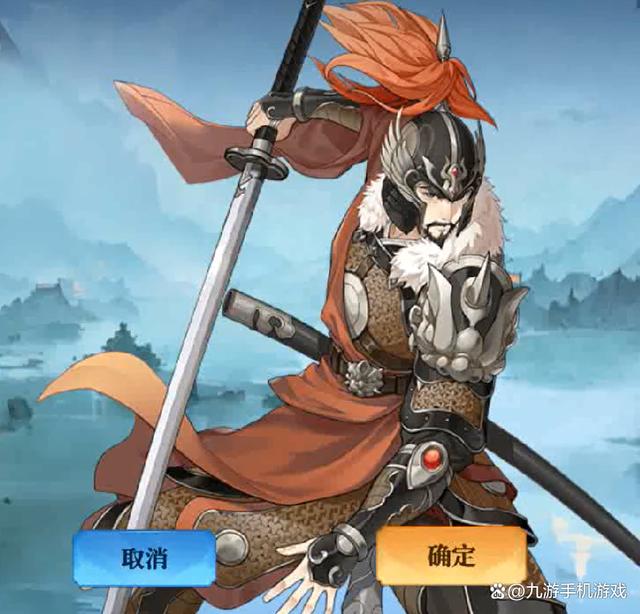Confirm with the orange 确定 button
This screenshot has width=640, height=614.
[452, 556]
